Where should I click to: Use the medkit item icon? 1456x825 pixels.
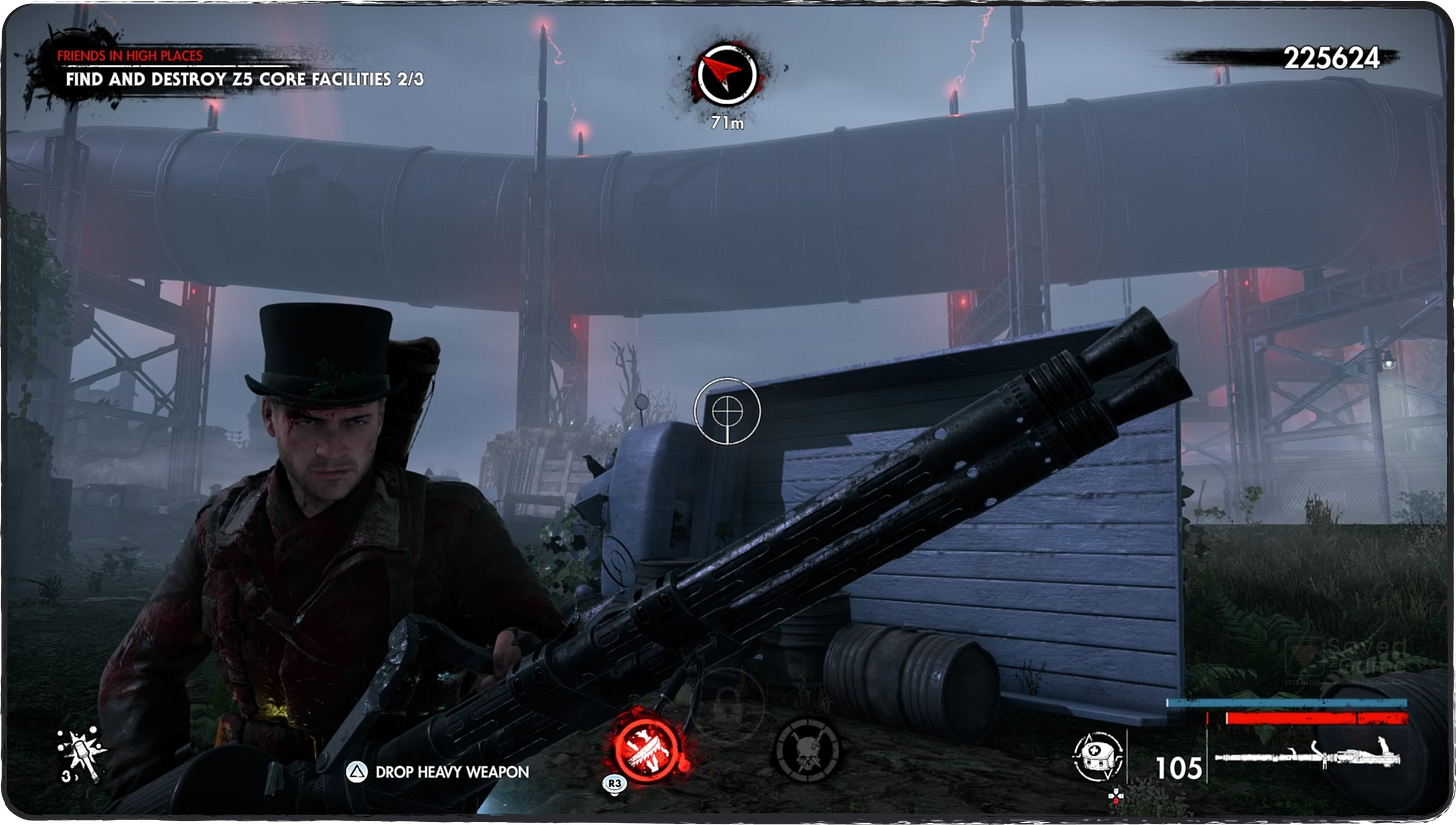pyautogui.click(x=1099, y=758)
